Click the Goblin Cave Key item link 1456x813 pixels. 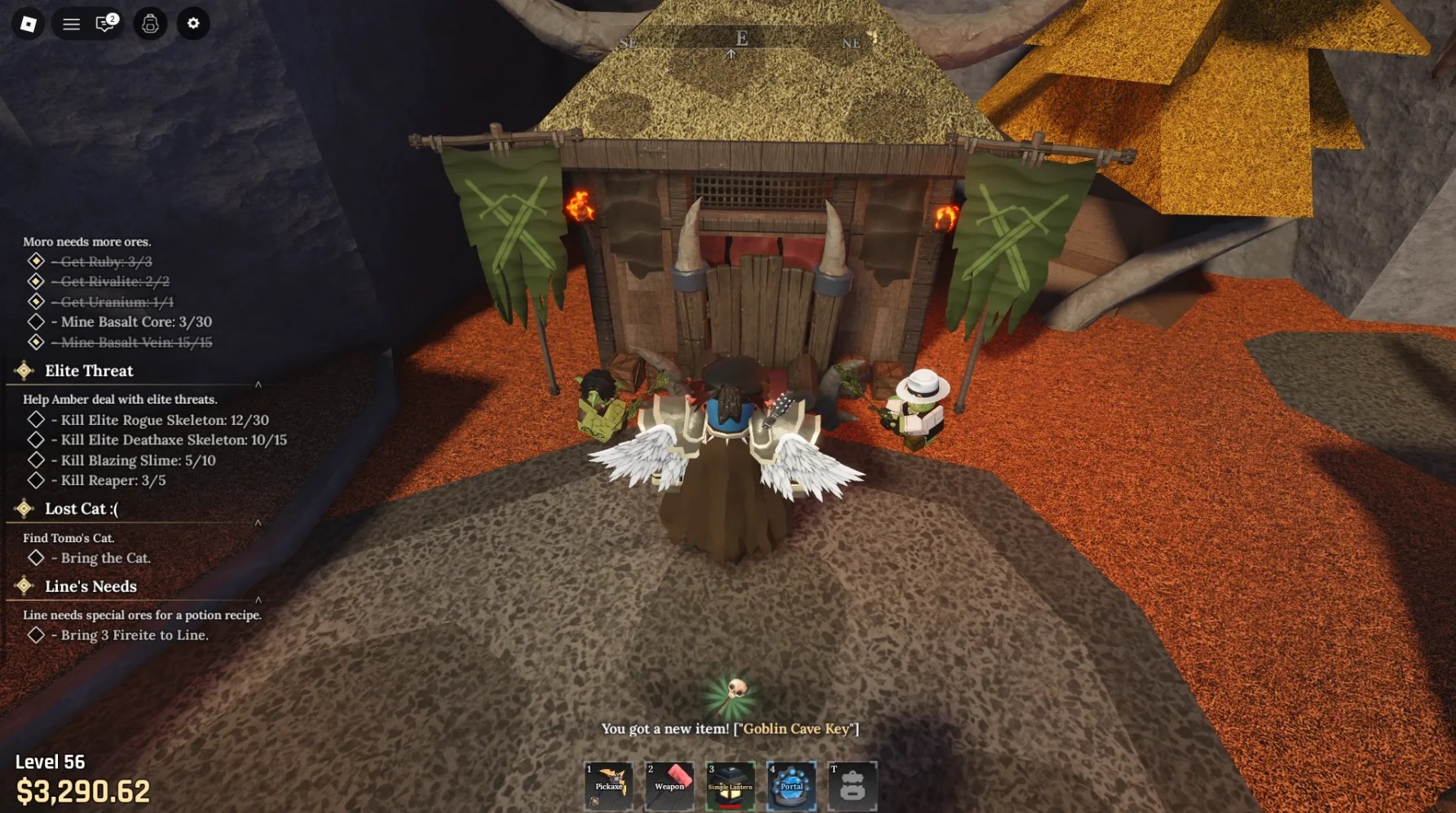(796, 728)
